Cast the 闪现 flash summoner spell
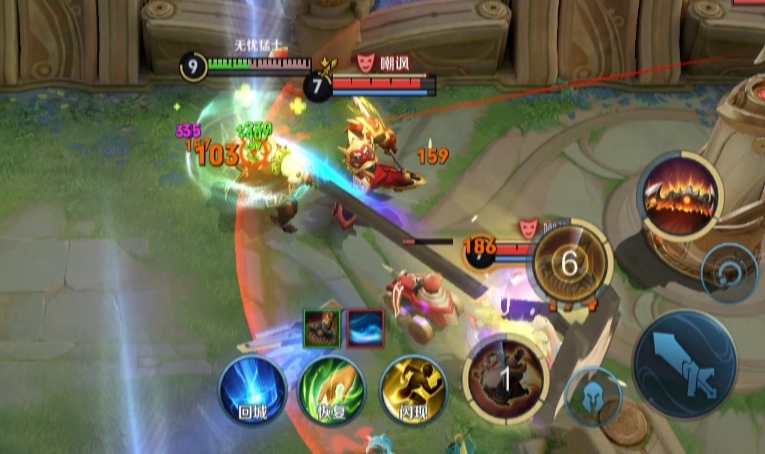 (412, 388)
